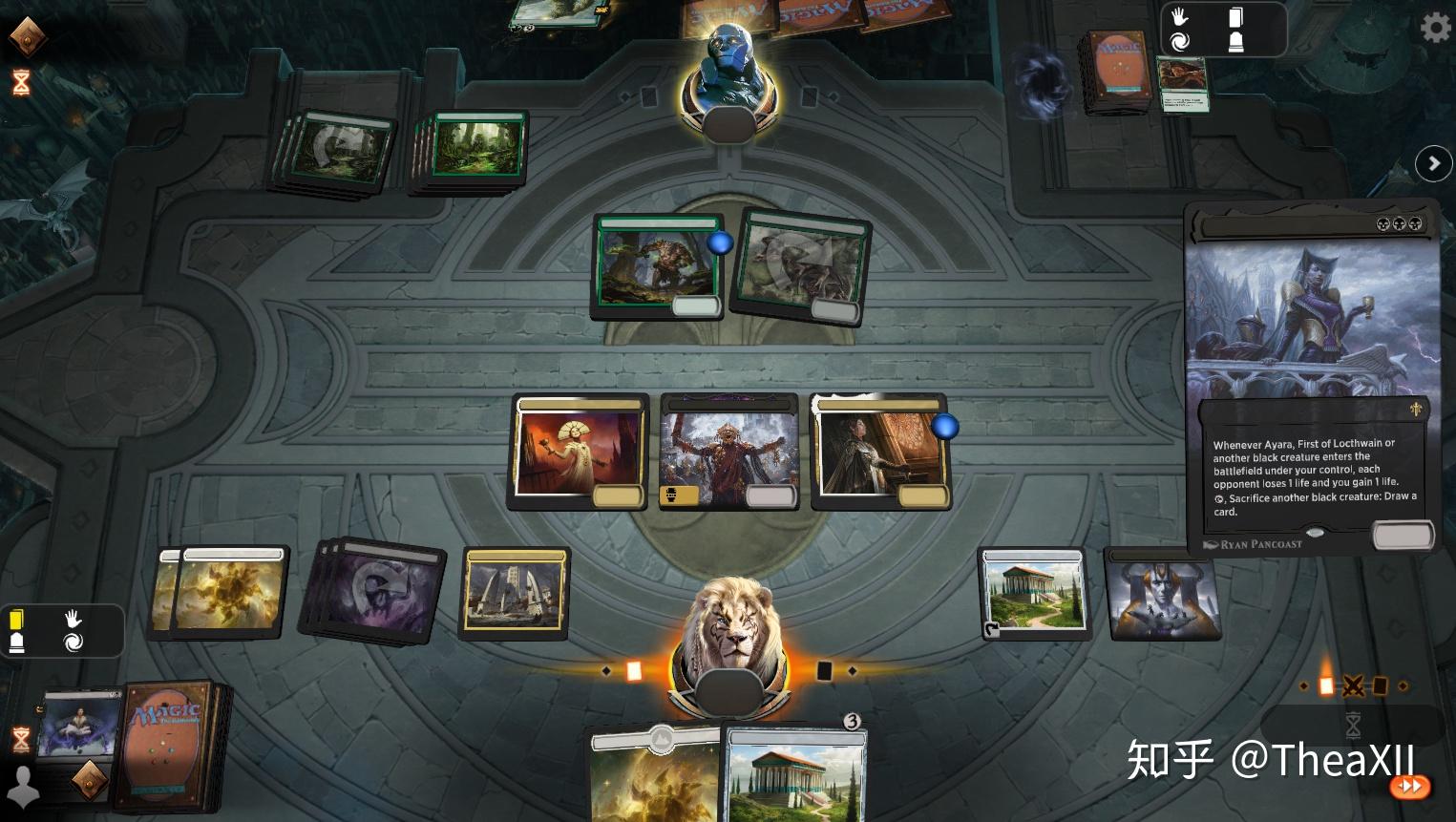Screen dimensions: 1456x822
Task: Select the Temple card in your hand
Action: point(795,771)
